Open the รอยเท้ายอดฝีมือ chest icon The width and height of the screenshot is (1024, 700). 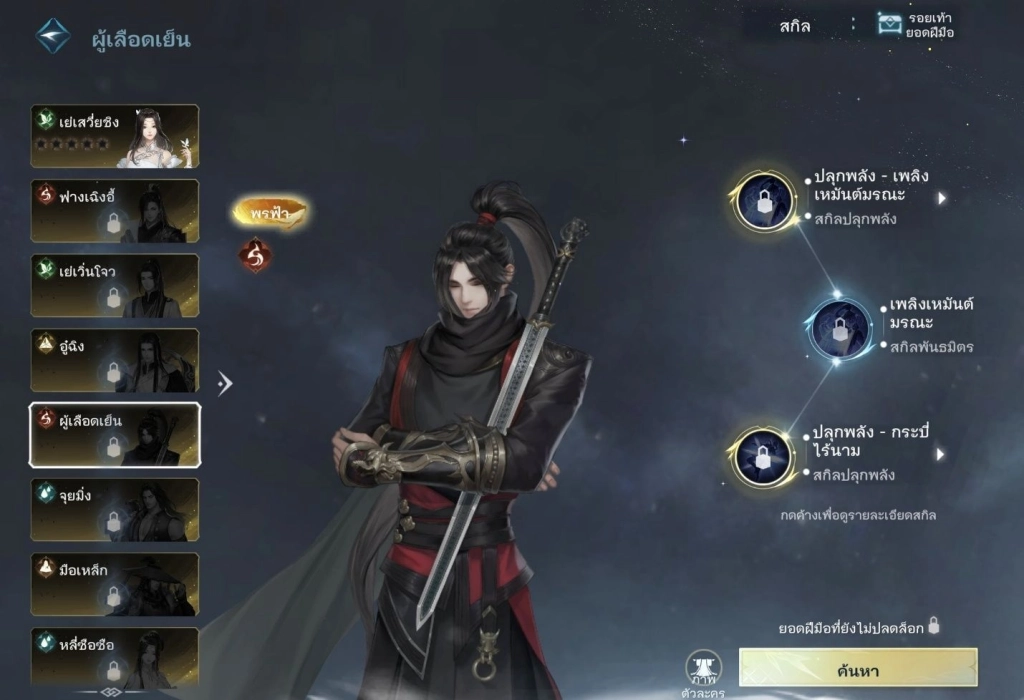tap(890, 24)
